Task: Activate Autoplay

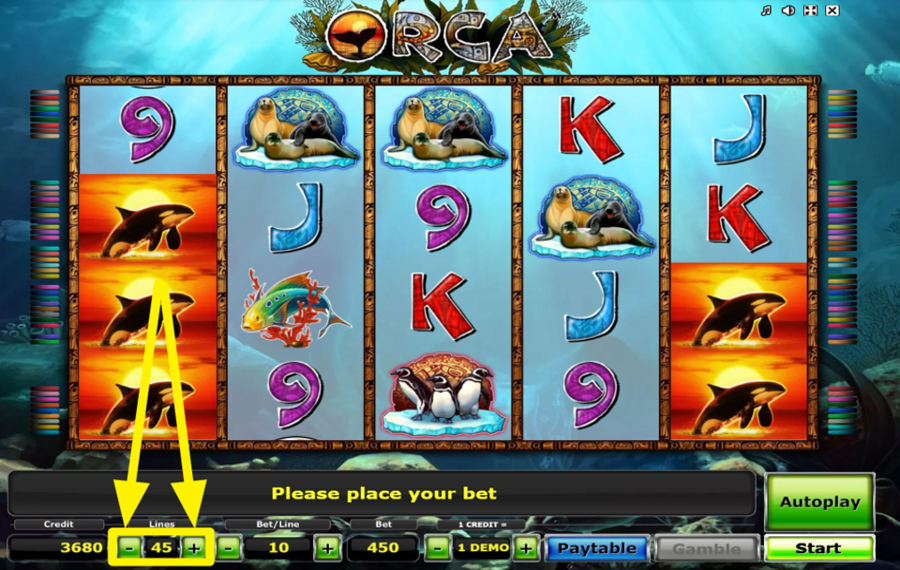Action: [819, 501]
